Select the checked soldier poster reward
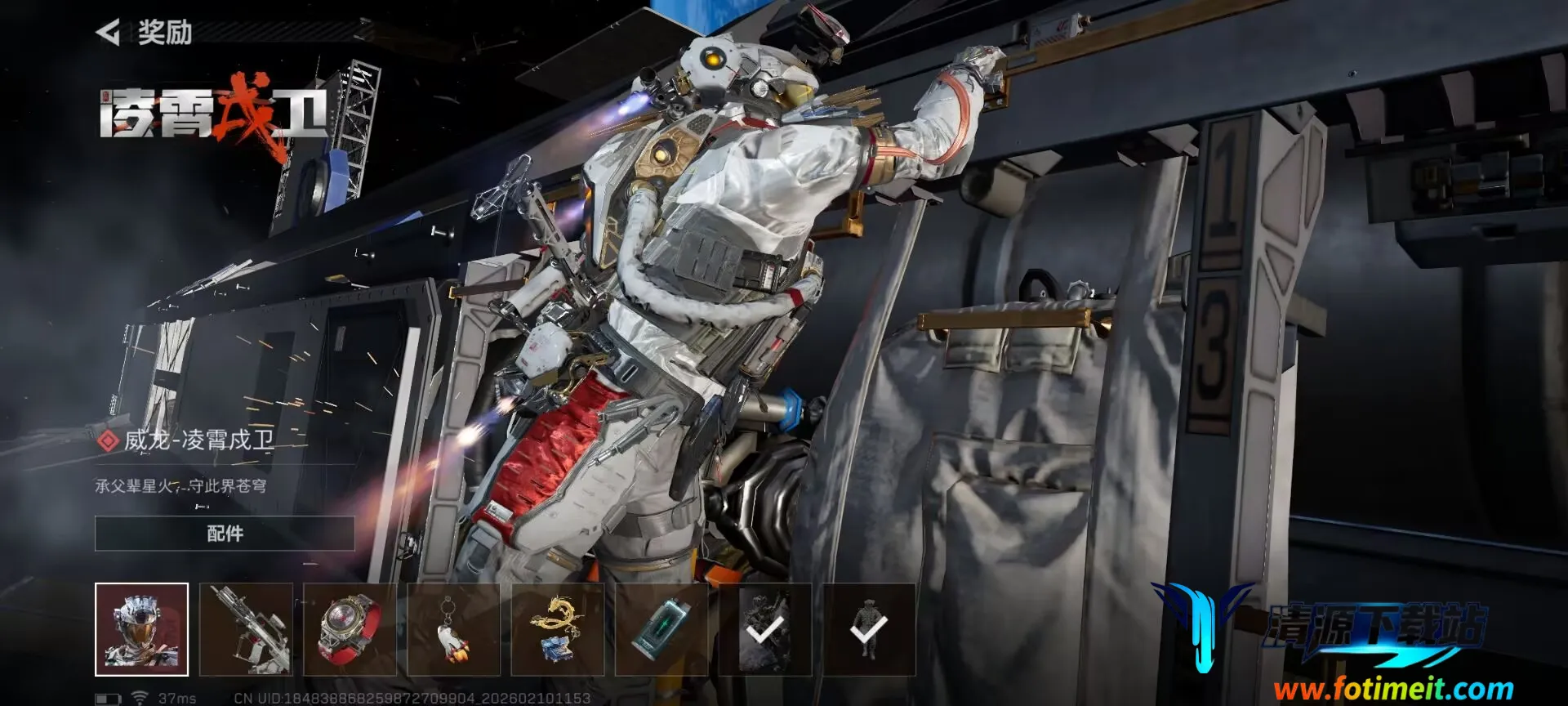The image size is (1568, 706). pyautogui.click(x=765, y=629)
